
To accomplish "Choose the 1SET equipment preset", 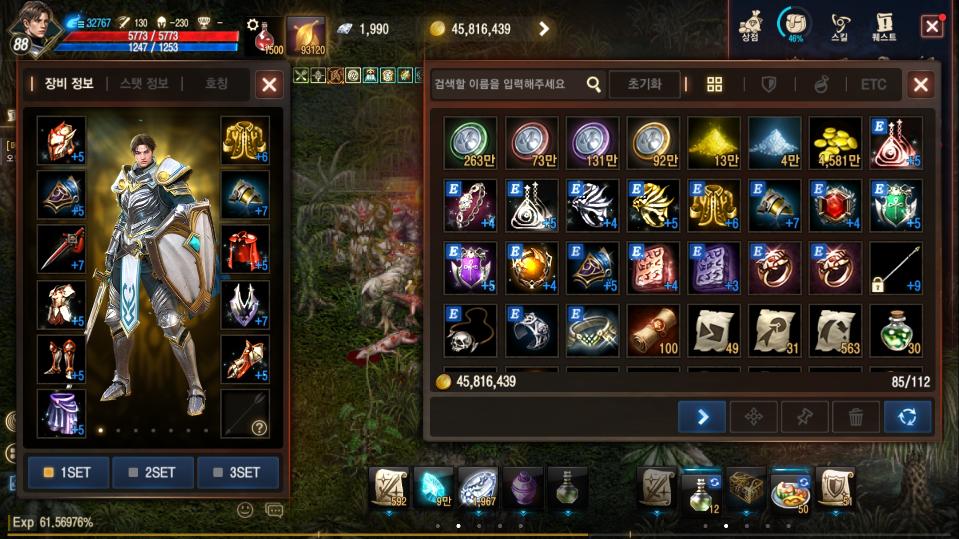I will tap(68, 473).
